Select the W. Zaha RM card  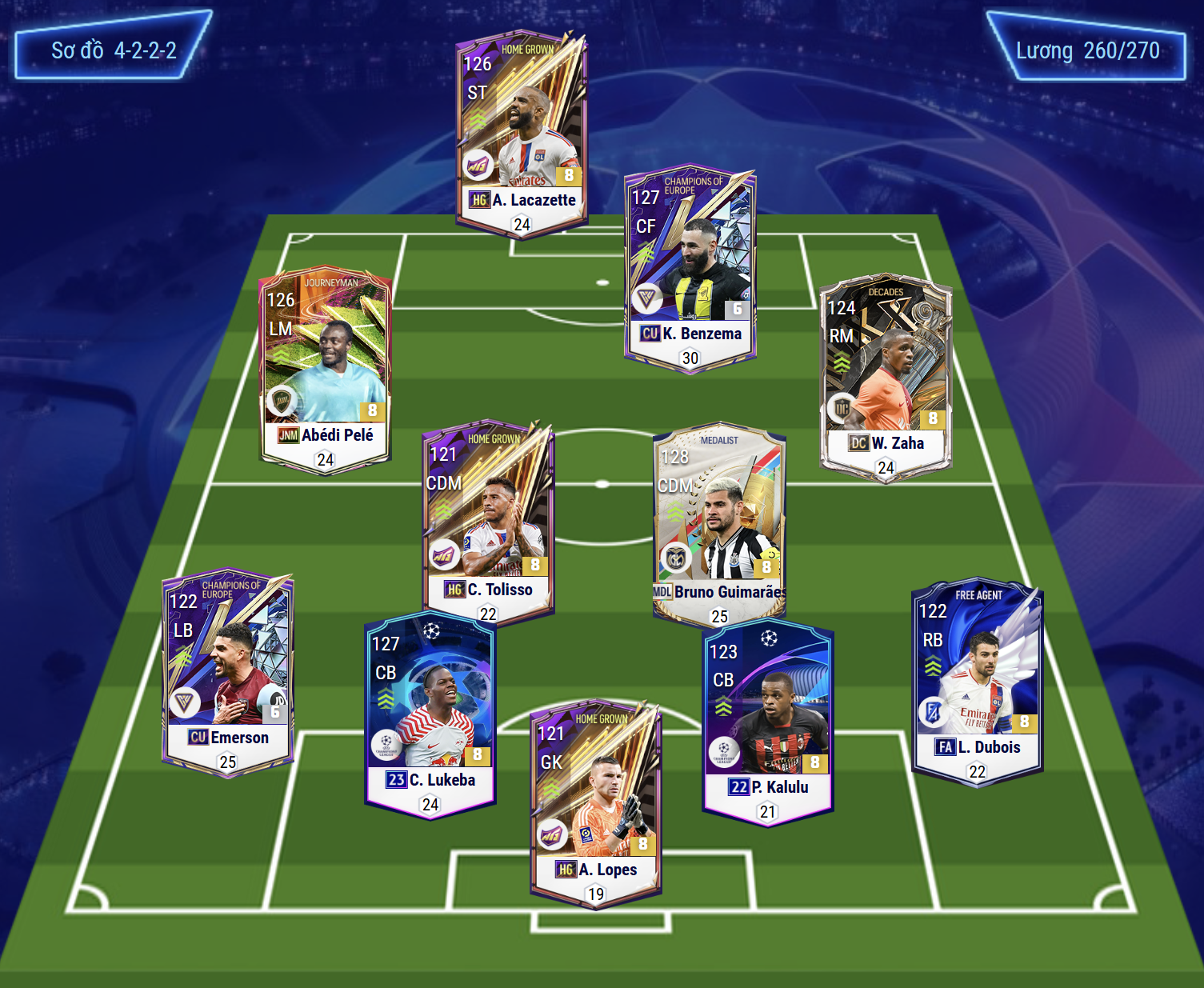click(886, 376)
